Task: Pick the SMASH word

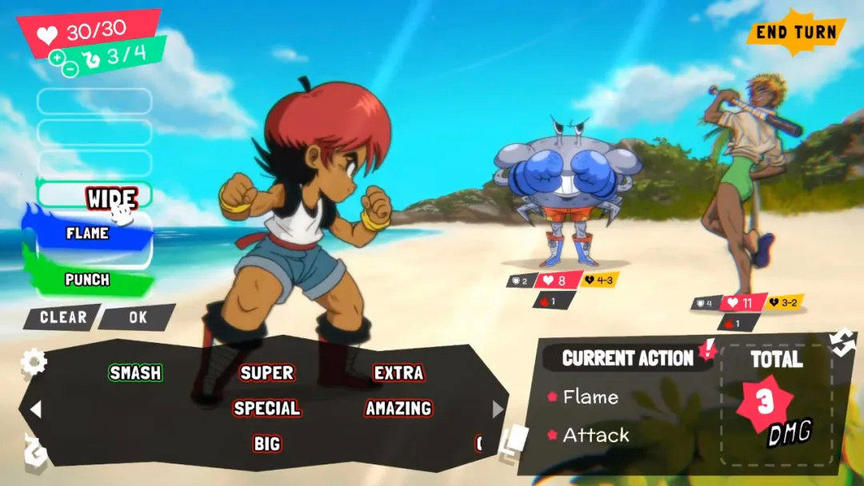Action: (135, 373)
